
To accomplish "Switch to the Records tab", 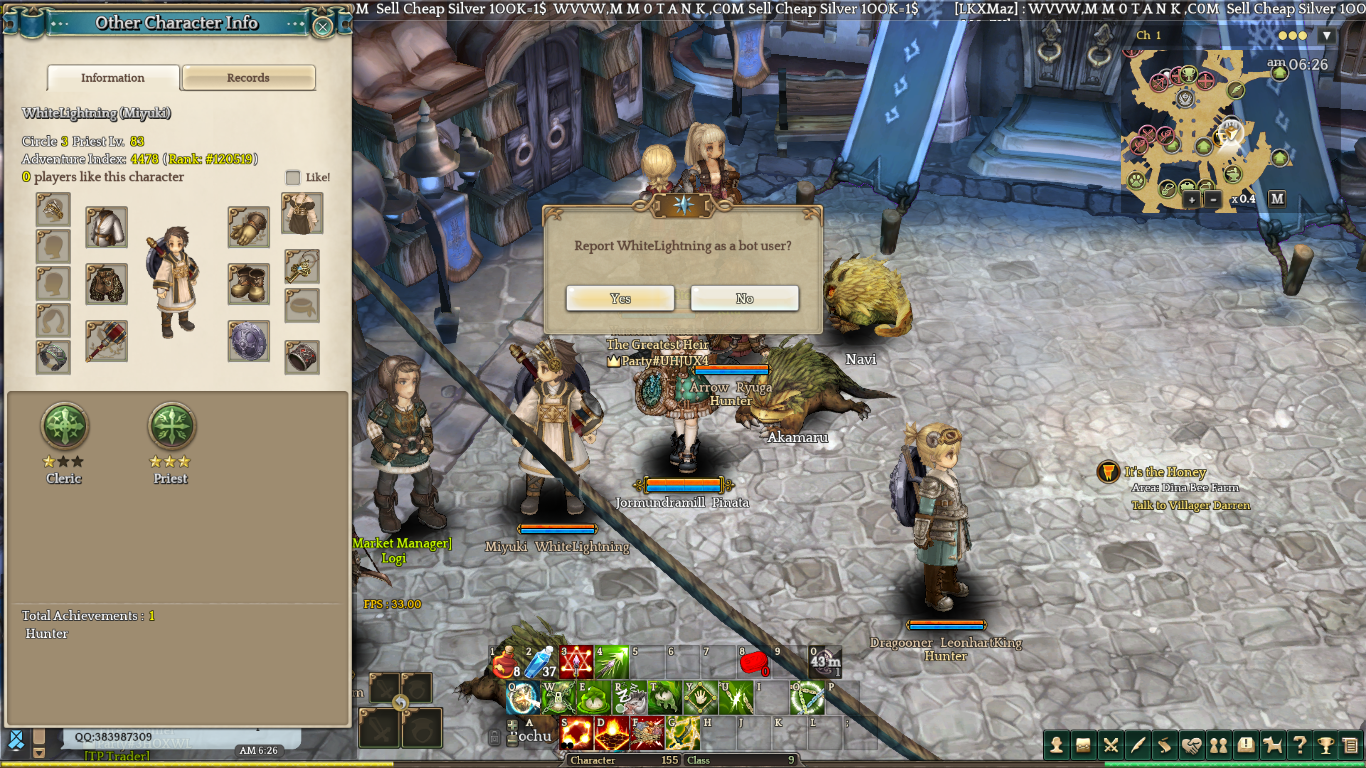I will coord(248,78).
